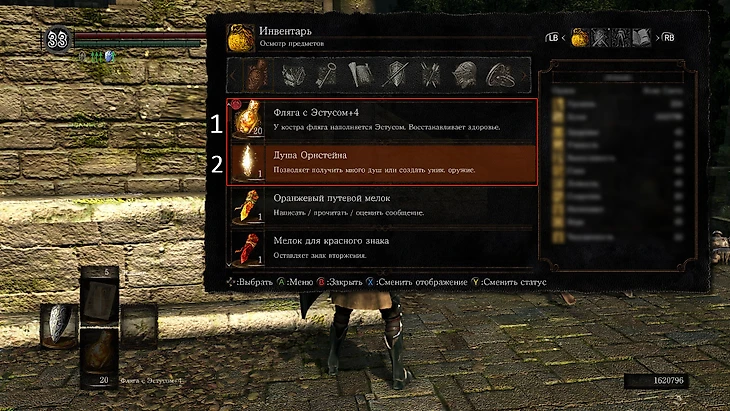Select the inventory pouch menu icon

pyautogui.click(x=579, y=38)
